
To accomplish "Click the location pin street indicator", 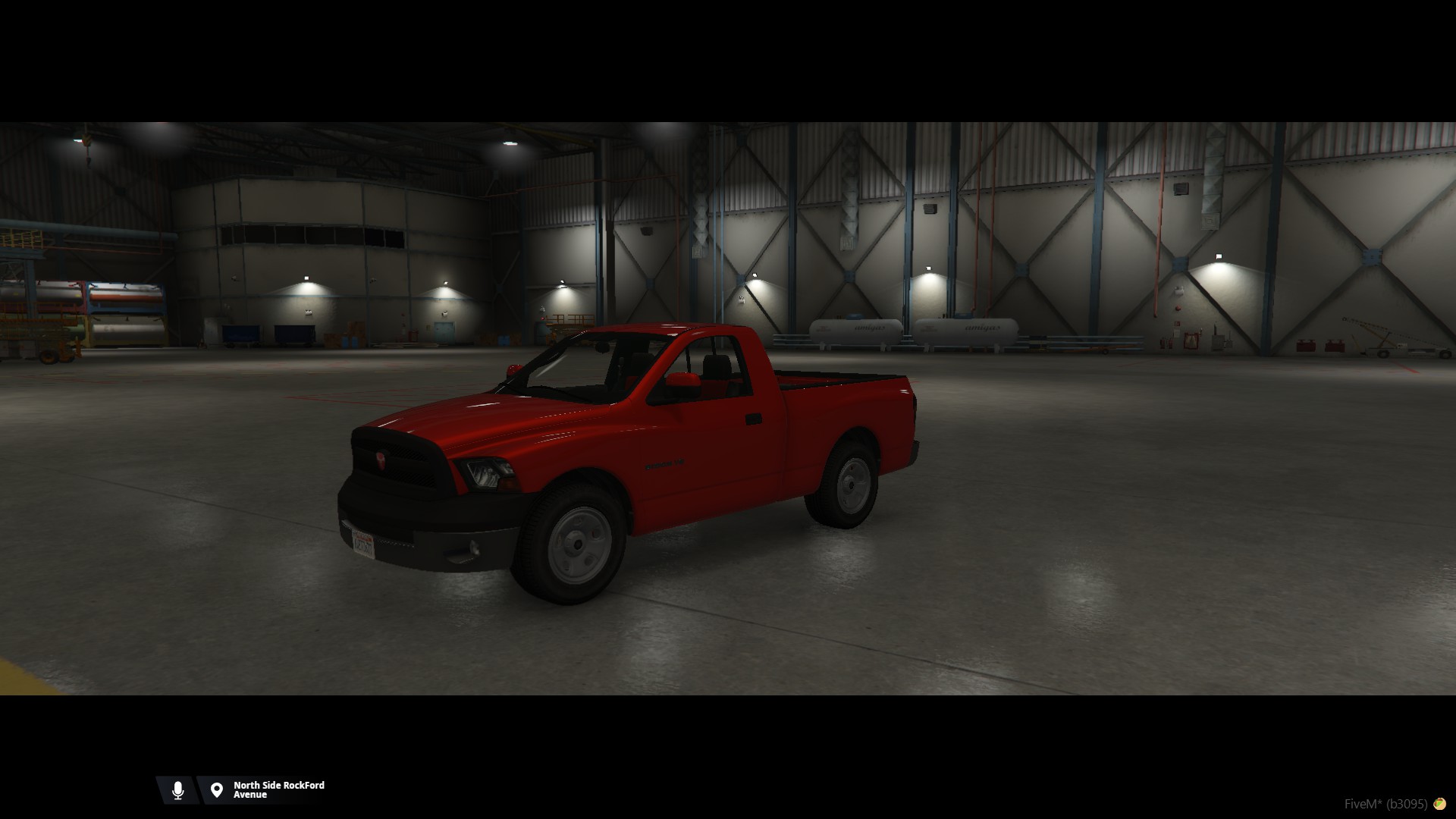I will coord(217,790).
